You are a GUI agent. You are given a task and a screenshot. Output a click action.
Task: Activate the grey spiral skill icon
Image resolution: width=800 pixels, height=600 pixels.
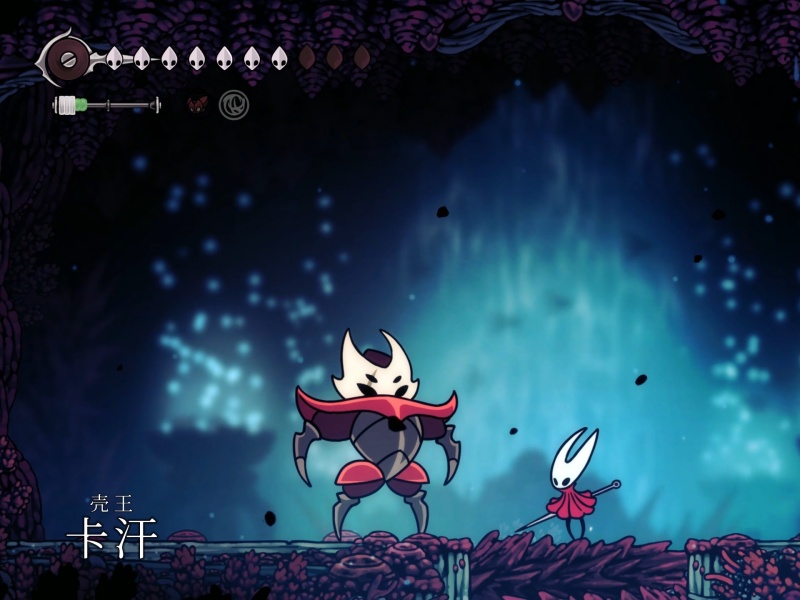(234, 104)
